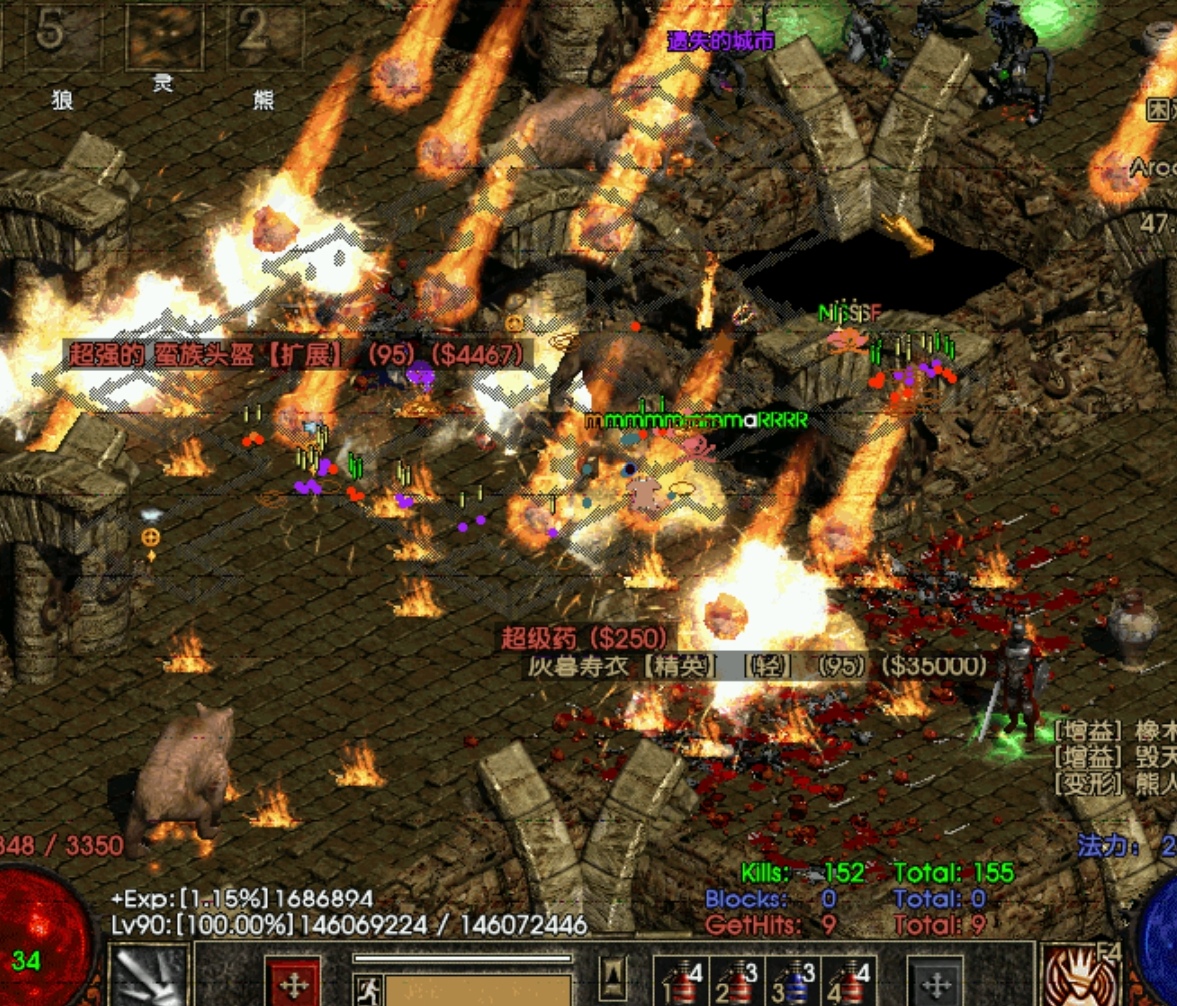The image size is (1177, 1006).
Task: Click the gray new skill points button
Action: [935, 982]
